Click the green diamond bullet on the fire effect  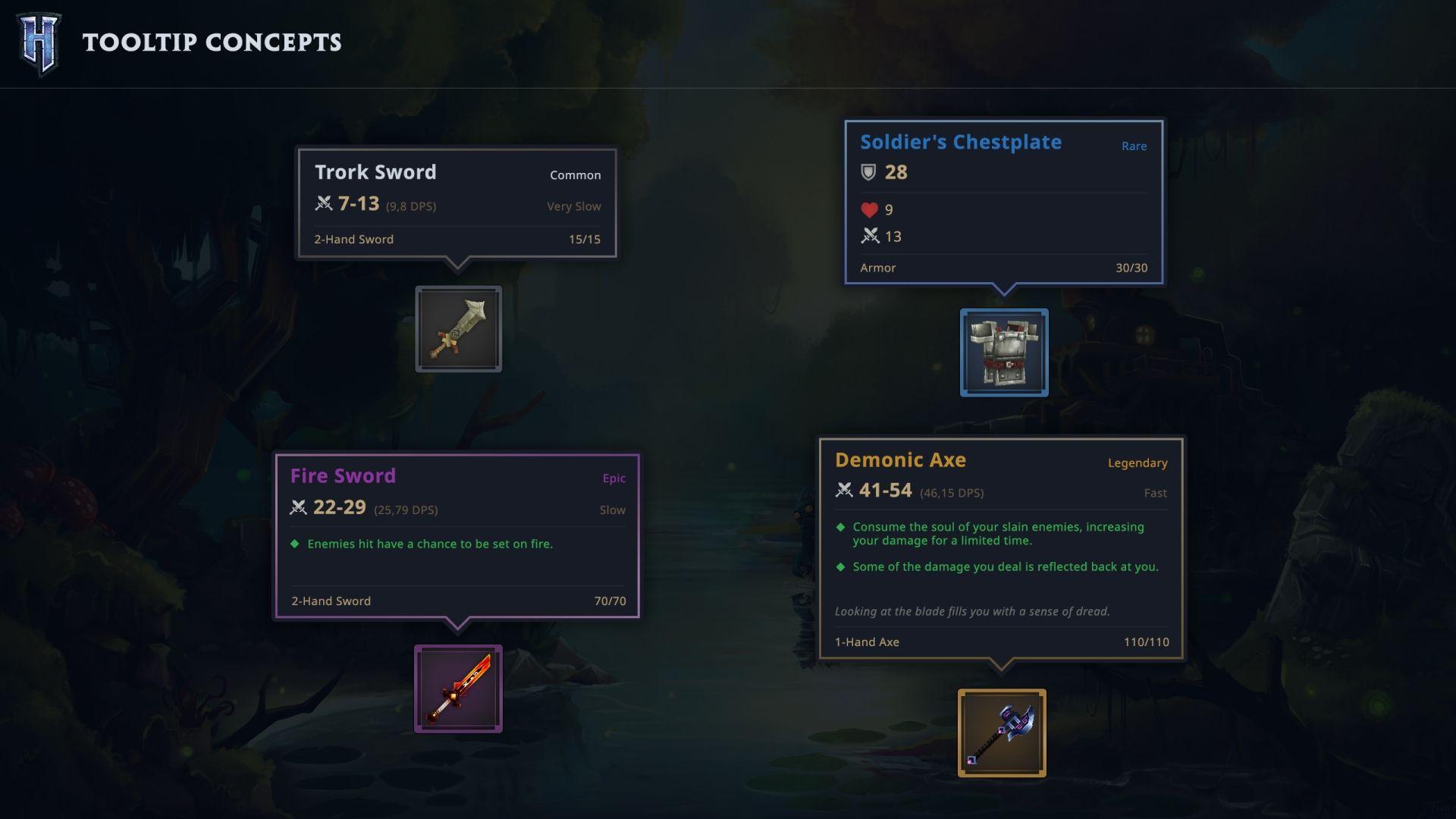pos(295,543)
